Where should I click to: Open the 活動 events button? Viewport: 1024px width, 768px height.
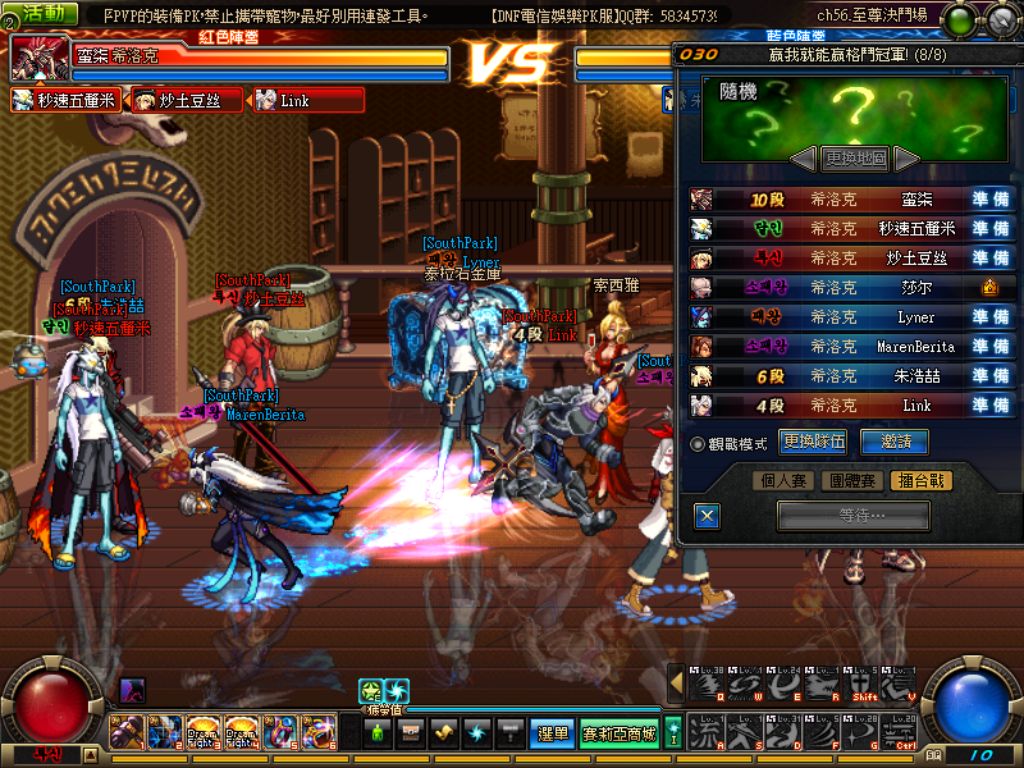[x=46, y=14]
